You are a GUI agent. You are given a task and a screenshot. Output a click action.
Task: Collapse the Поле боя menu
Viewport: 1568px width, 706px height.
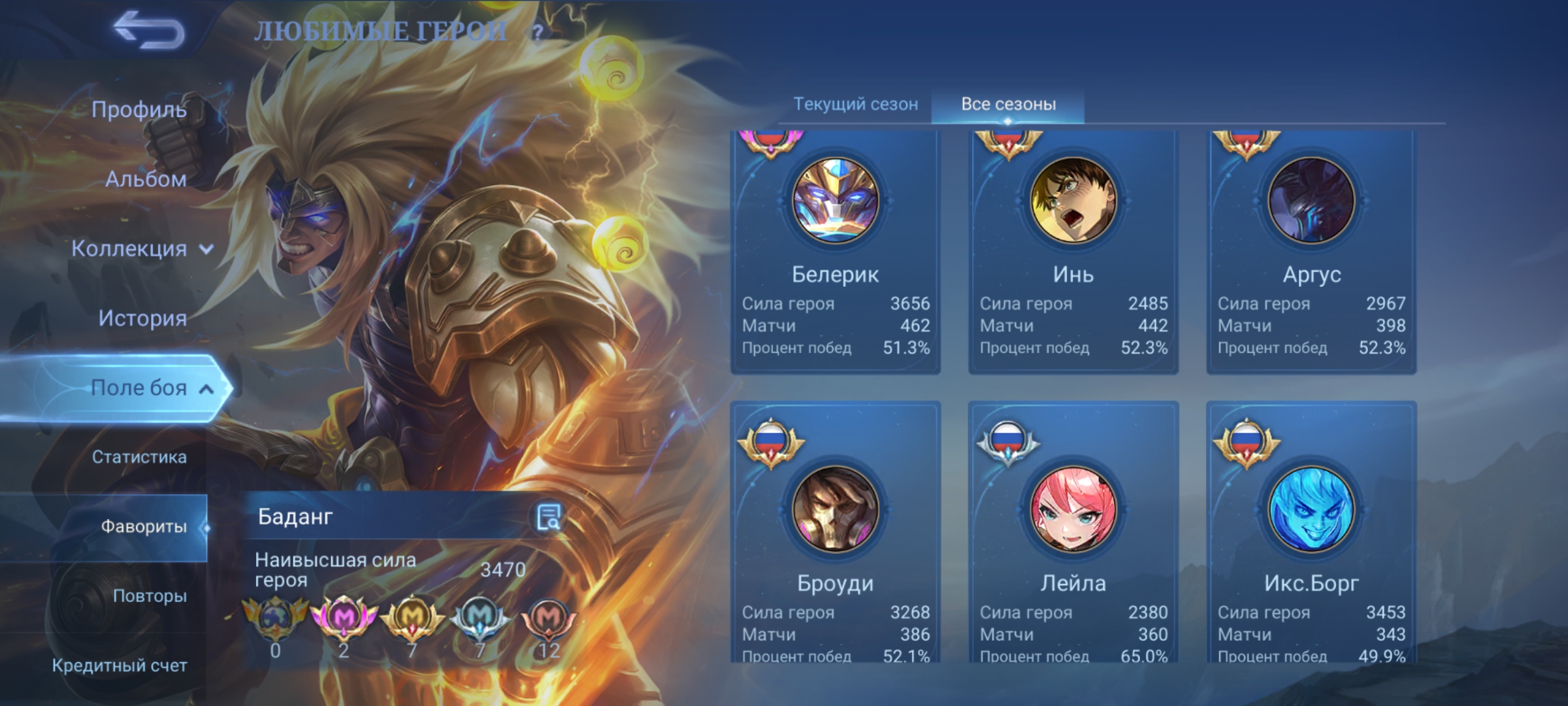(150, 388)
